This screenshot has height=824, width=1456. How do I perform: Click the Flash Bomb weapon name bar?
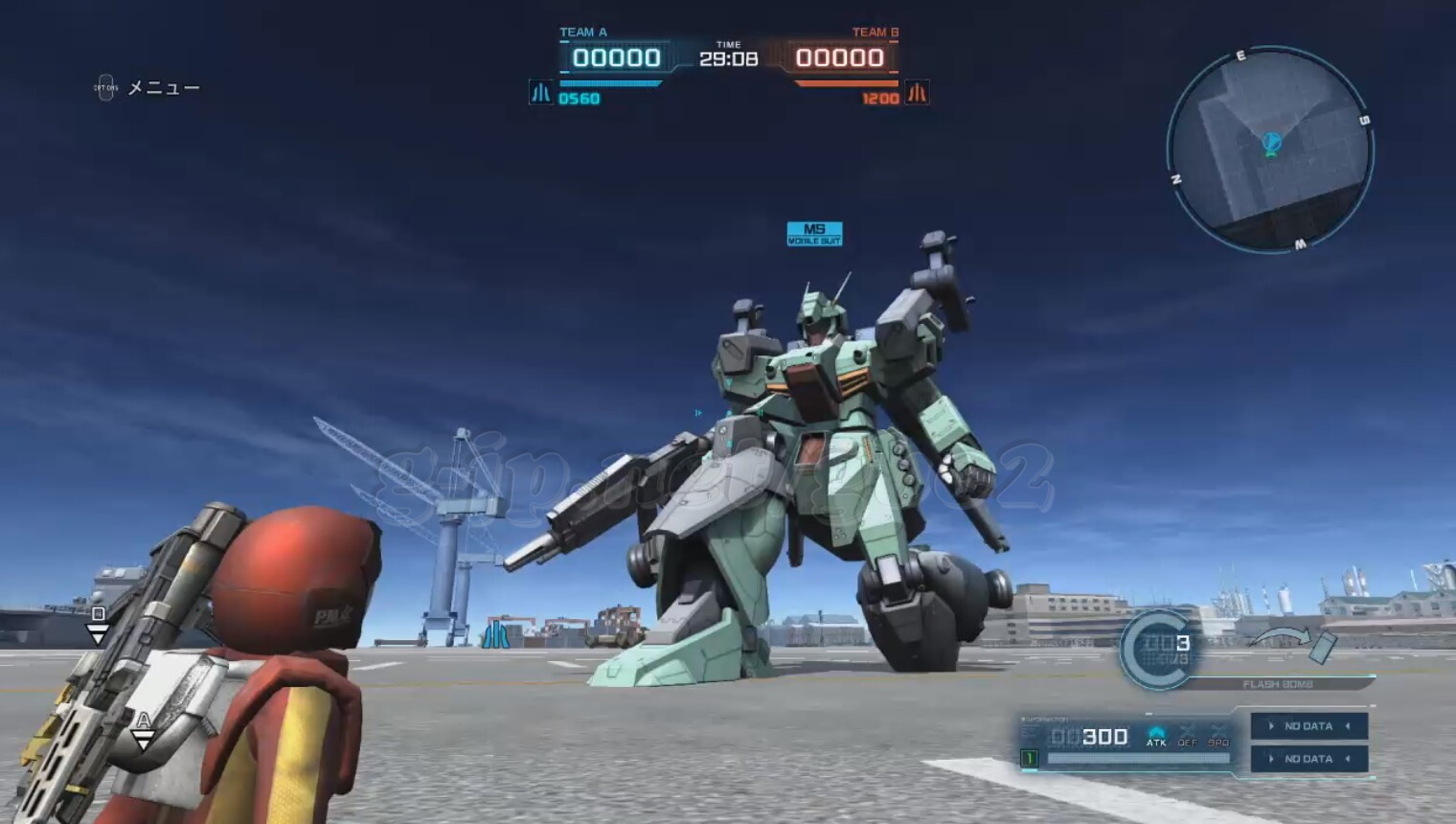[x=1278, y=684]
